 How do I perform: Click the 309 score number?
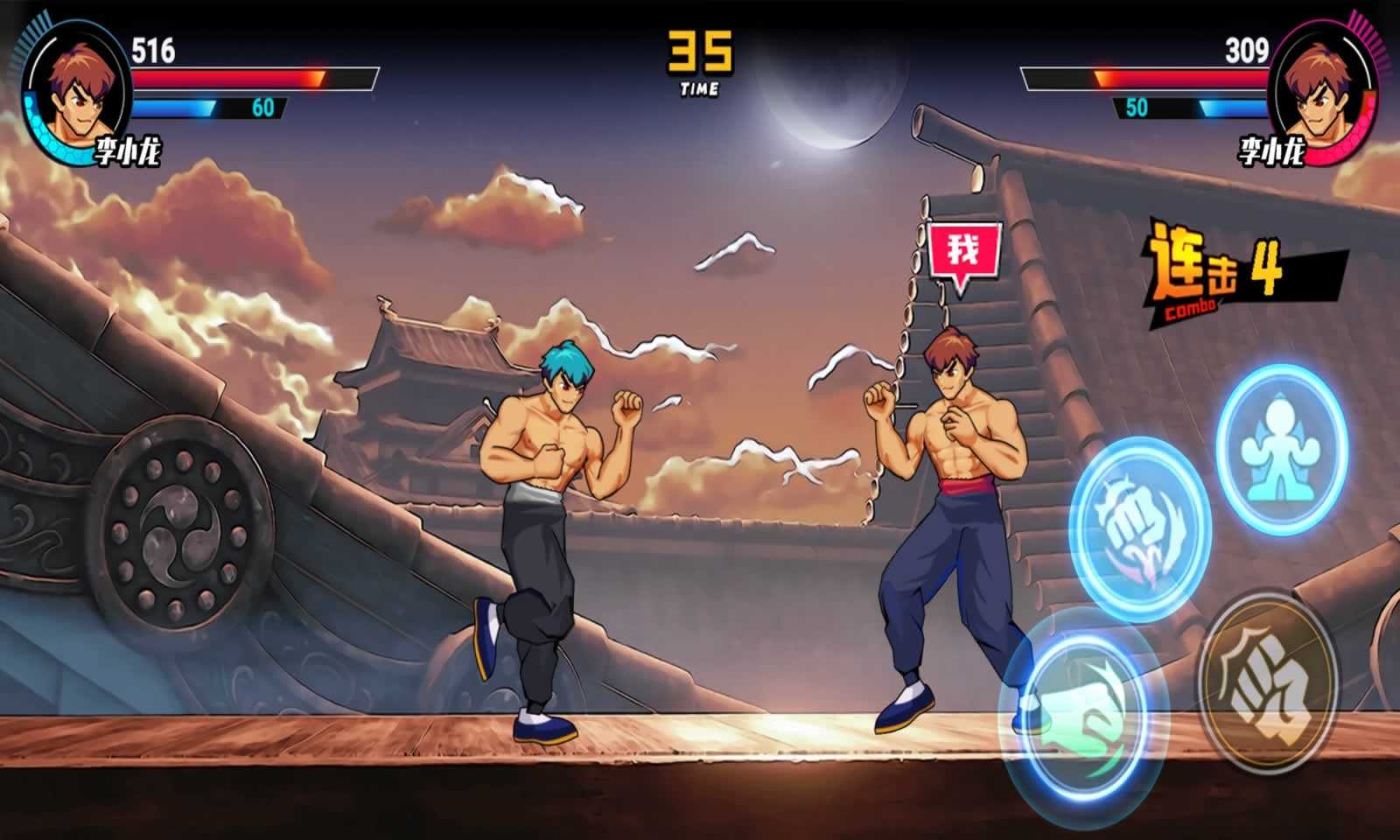coord(1249,51)
